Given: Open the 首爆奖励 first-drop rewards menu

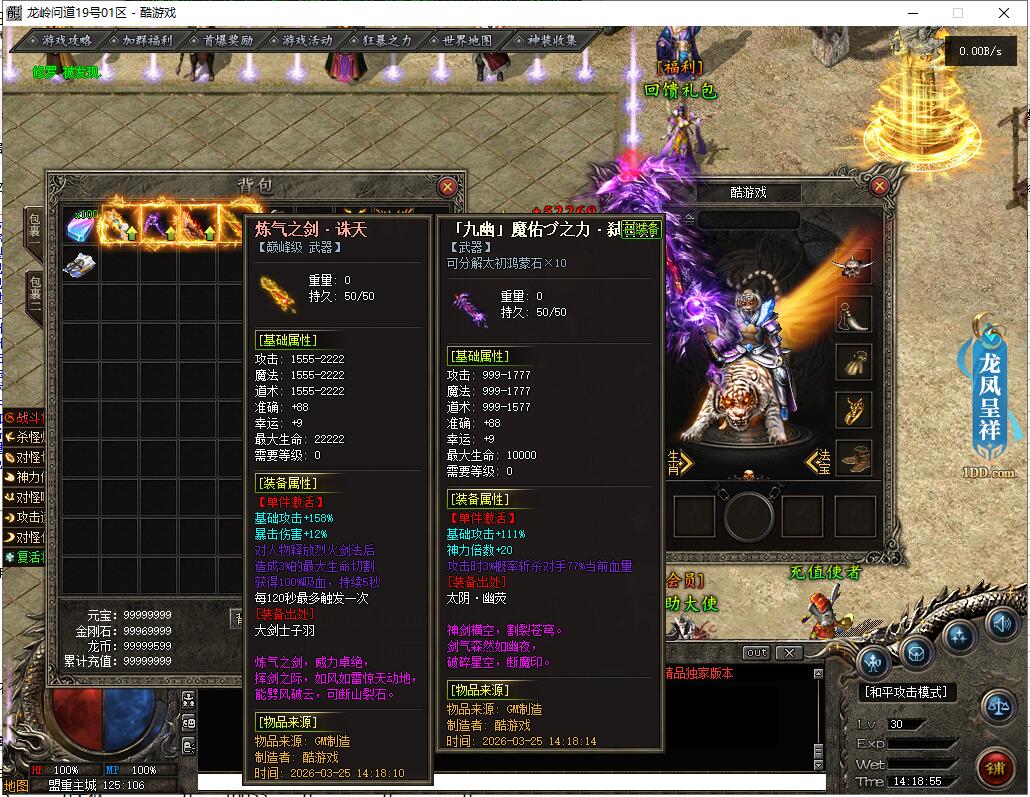Looking at the screenshot, I should tap(227, 41).
